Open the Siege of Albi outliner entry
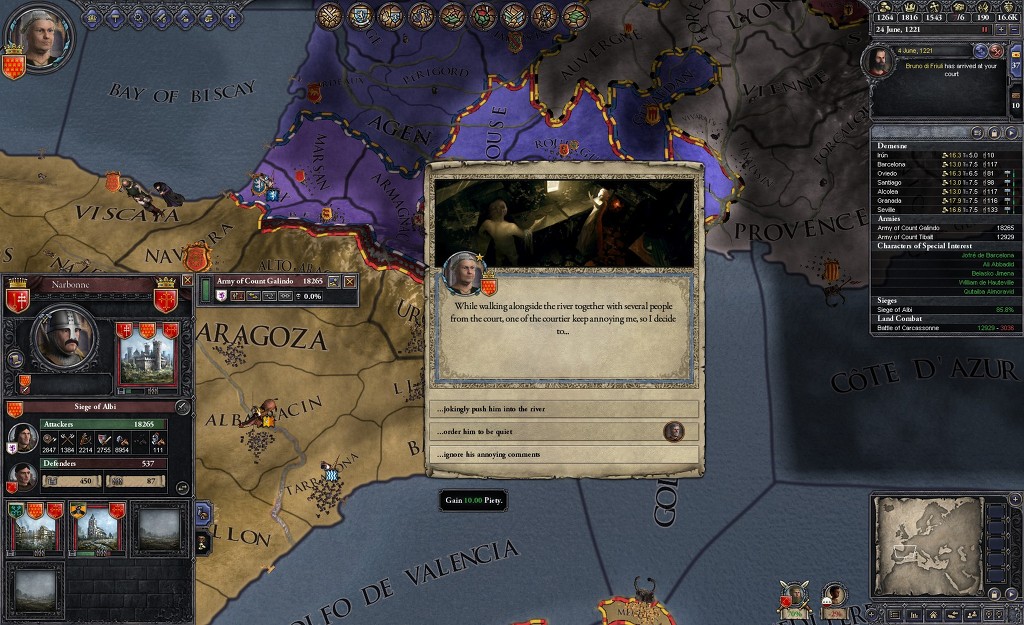Image resolution: width=1024 pixels, height=625 pixels. point(903,310)
